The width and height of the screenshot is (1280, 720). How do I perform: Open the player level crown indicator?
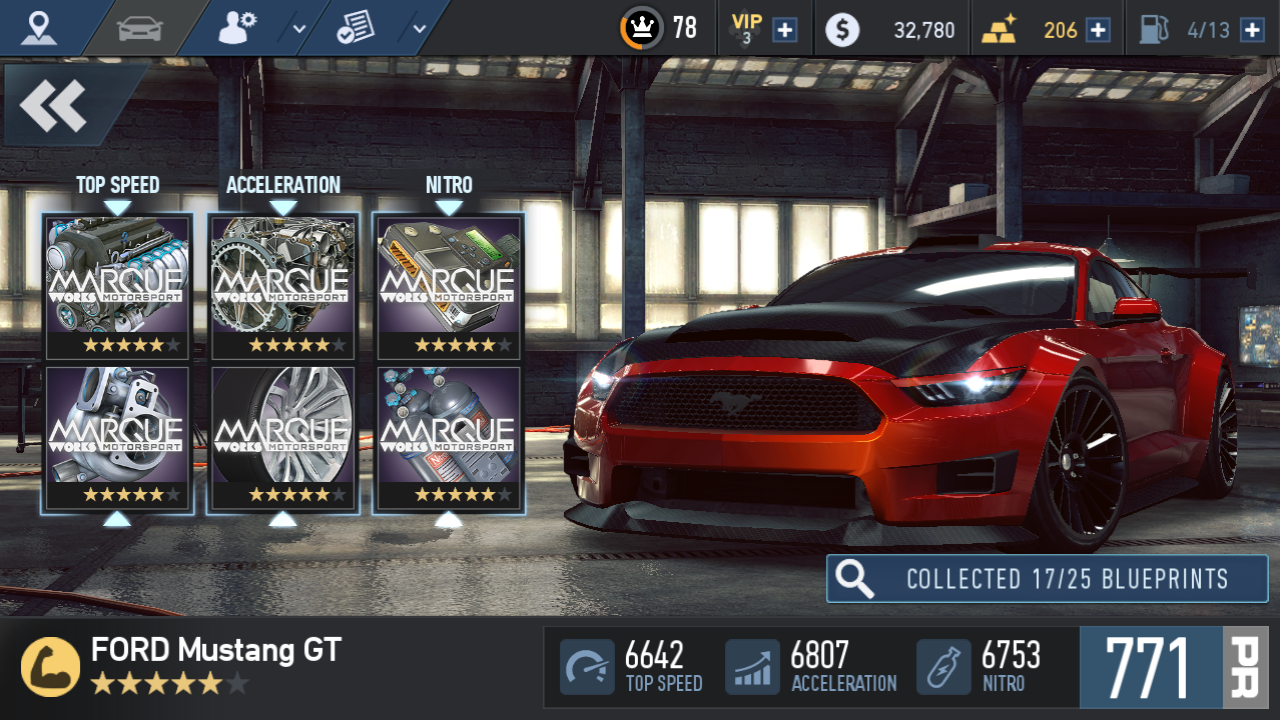click(x=641, y=28)
